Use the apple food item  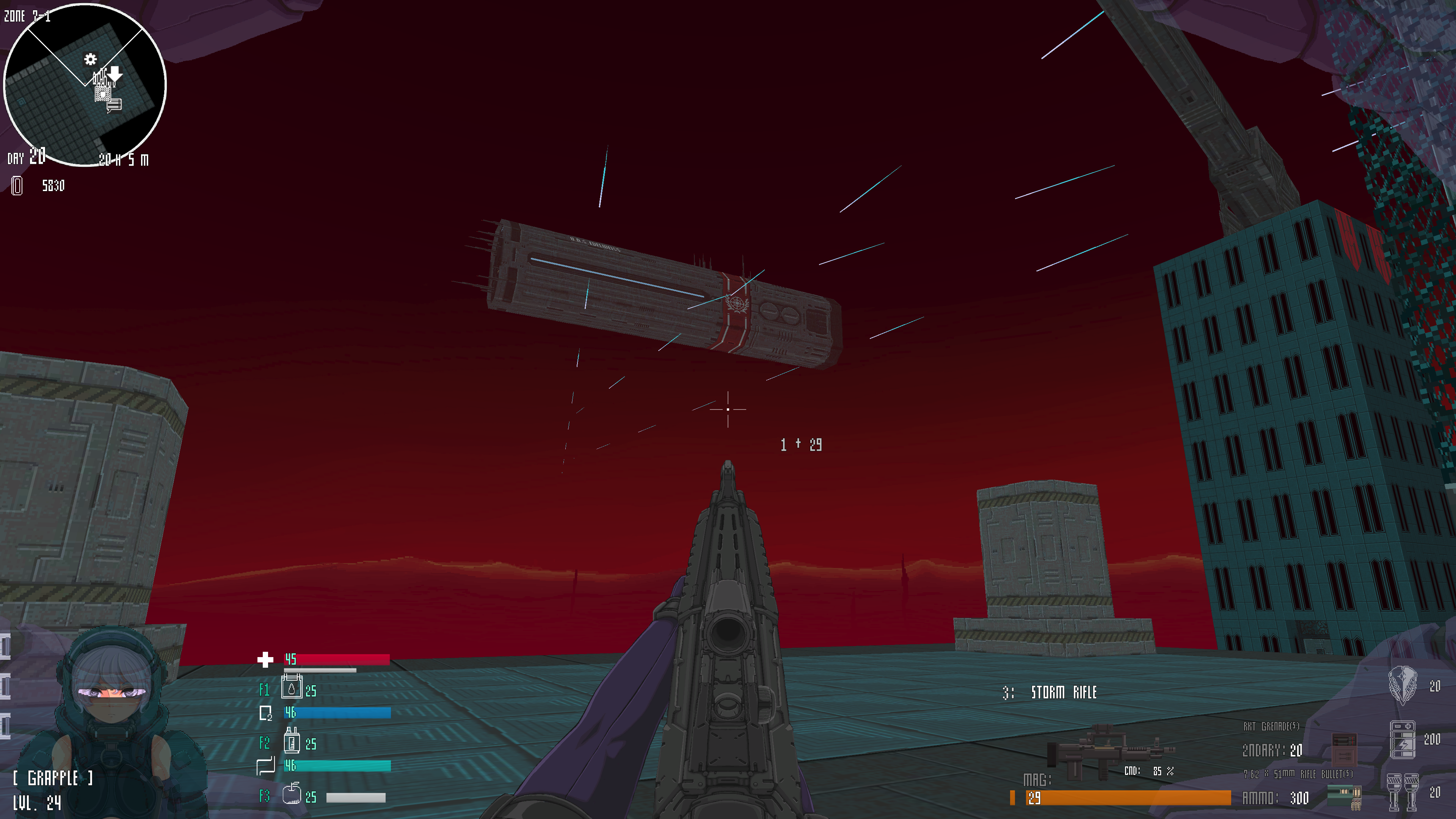pyautogui.click(x=292, y=794)
